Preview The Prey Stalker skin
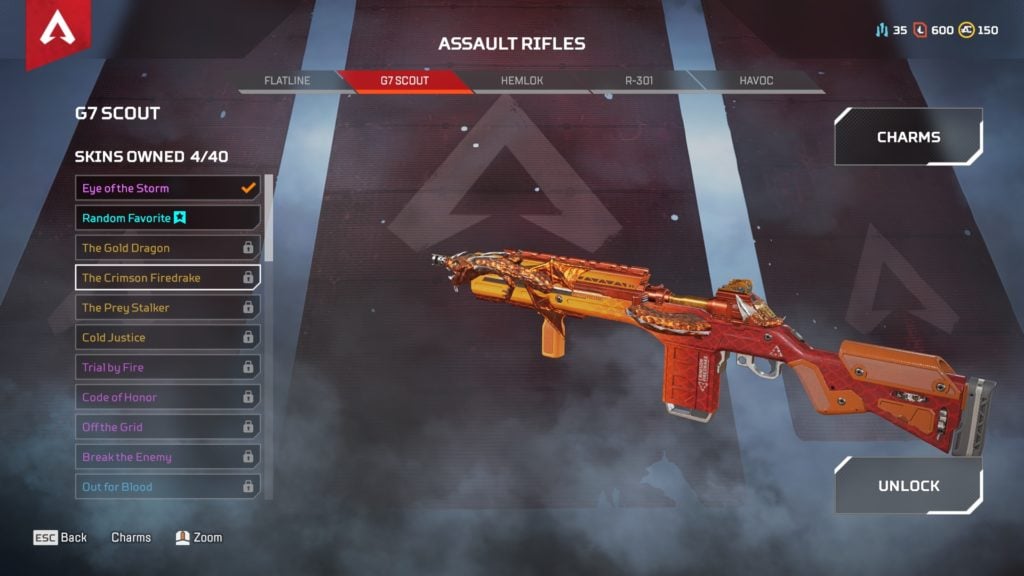 pos(167,308)
